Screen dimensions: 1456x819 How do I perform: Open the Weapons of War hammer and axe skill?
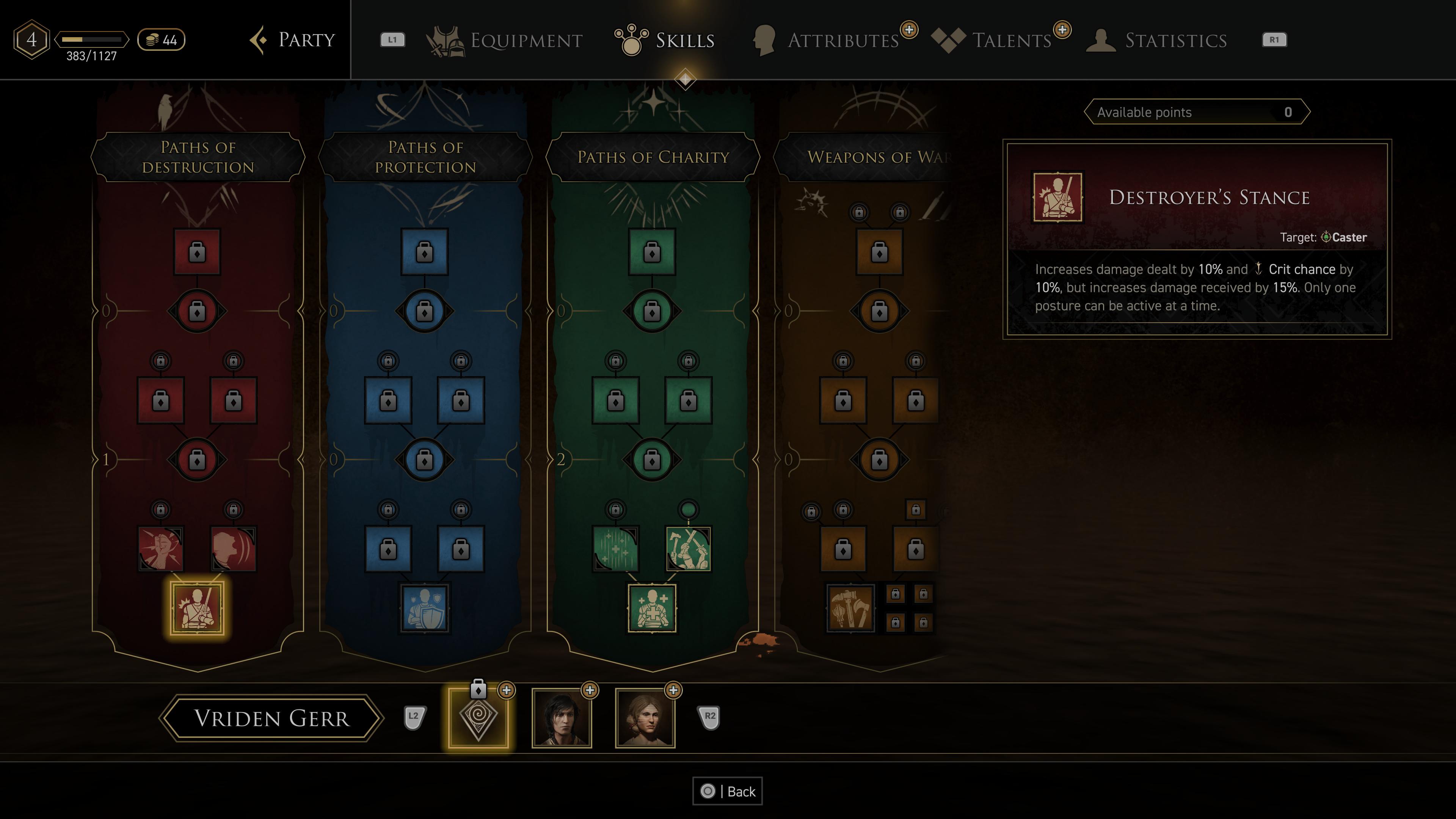point(850,609)
